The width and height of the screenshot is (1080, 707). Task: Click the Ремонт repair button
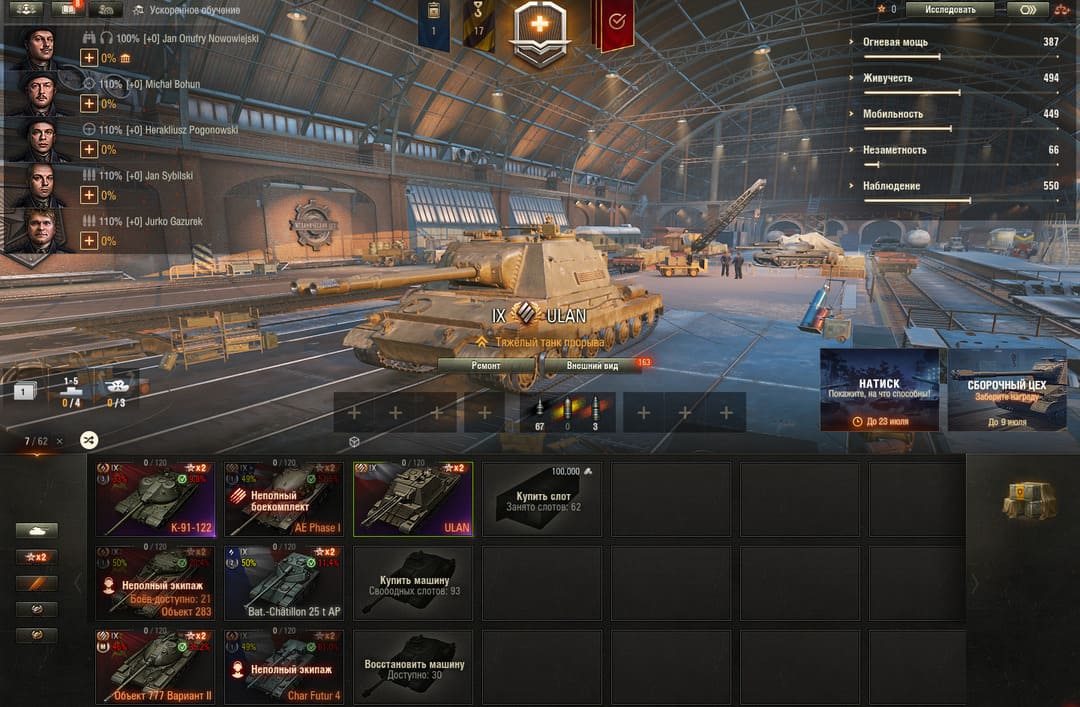pyautogui.click(x=486, y=366)
